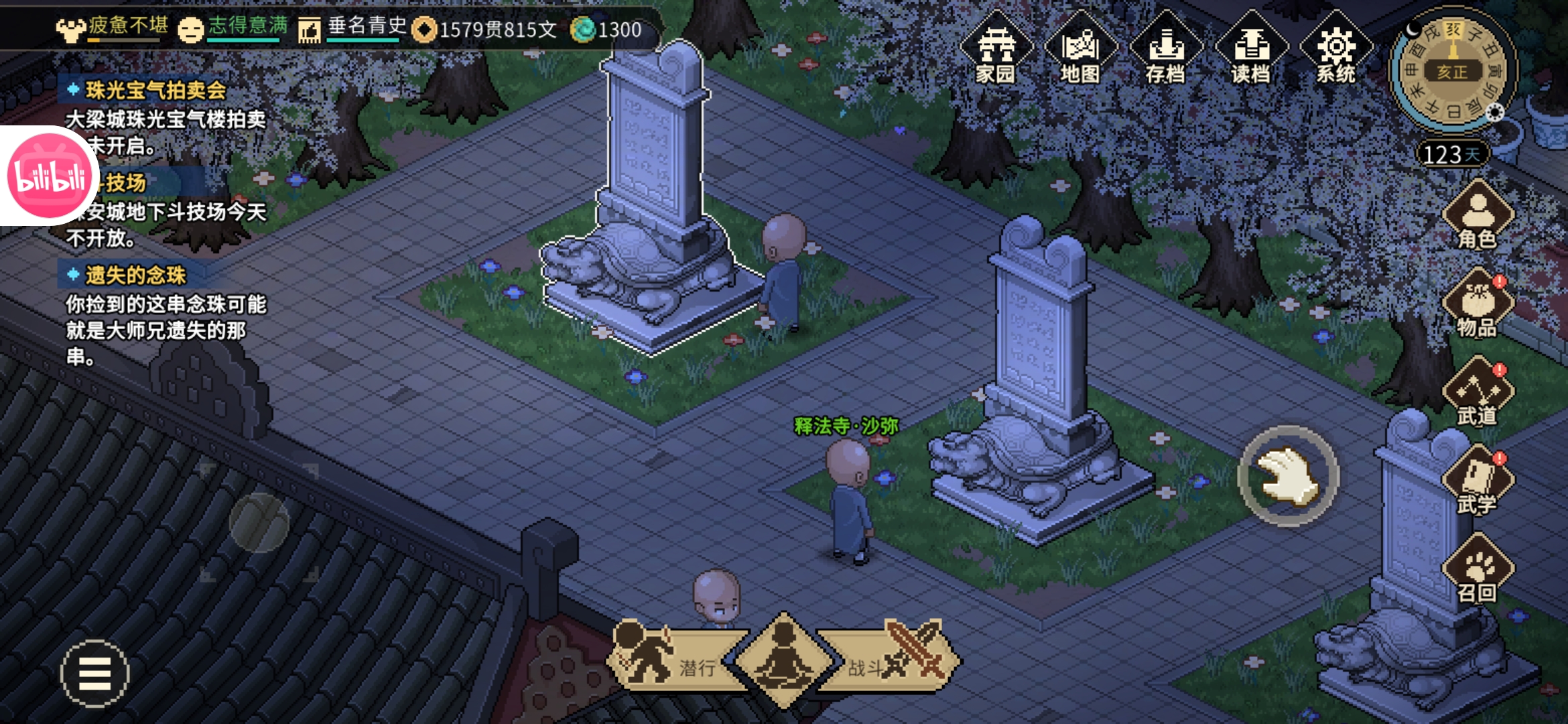Screen dimensions: 1568x724
Task: Select the 遗失的念珠 quest entry
Action: (135, 275)
